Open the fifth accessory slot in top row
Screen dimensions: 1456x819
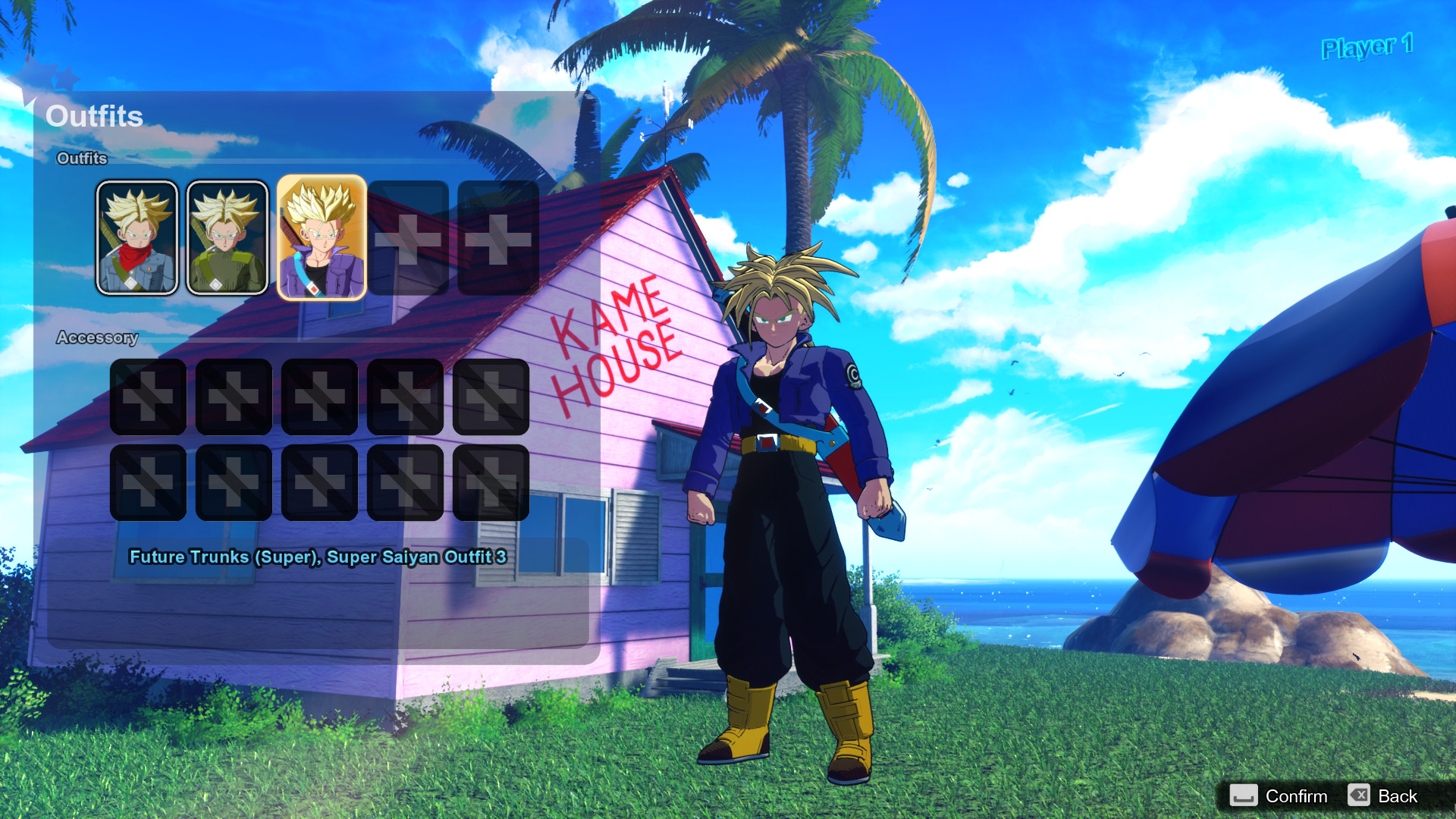491,397
